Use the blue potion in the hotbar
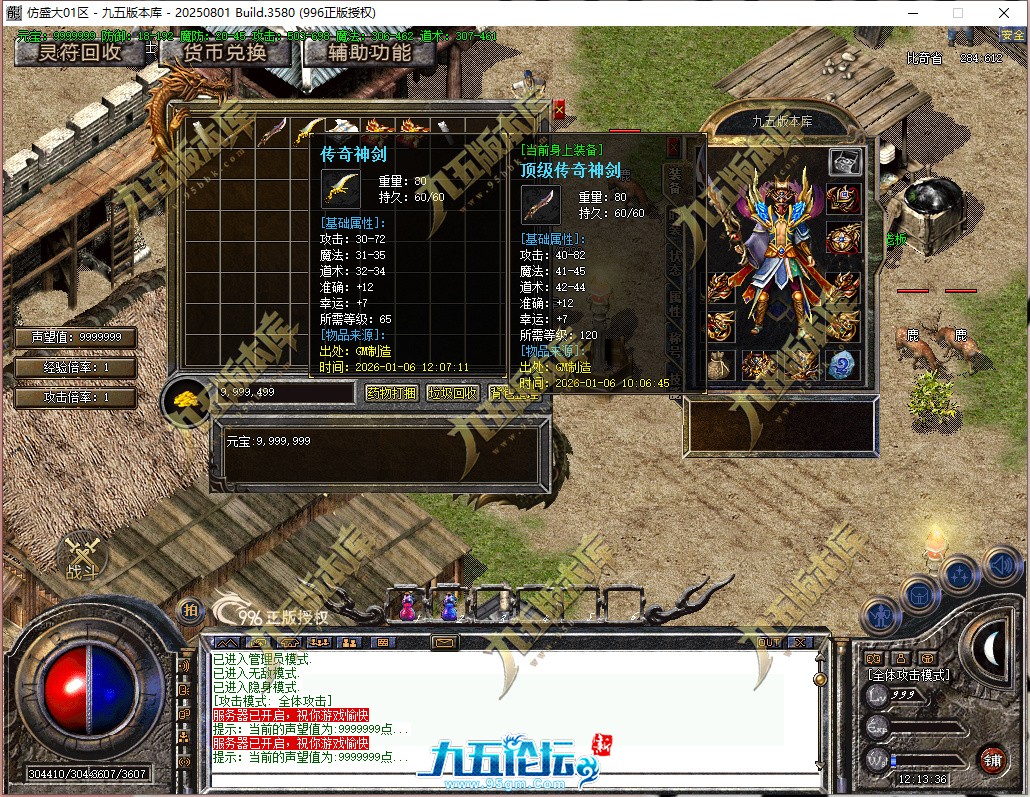The image size is (1030, 797). click(x=449, y=605)
